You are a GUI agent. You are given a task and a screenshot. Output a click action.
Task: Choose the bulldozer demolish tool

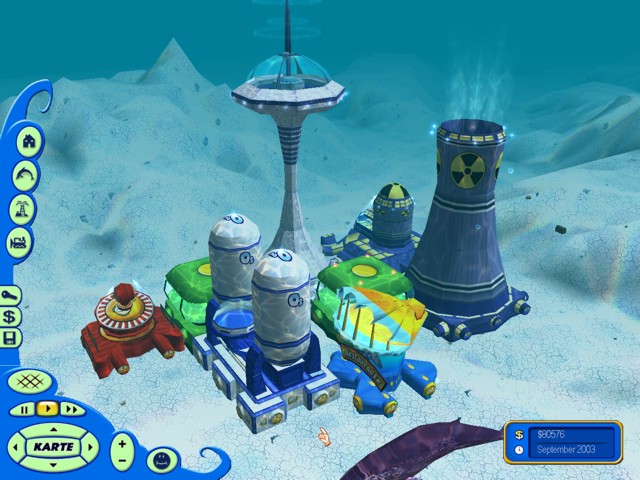coord(20,242)
